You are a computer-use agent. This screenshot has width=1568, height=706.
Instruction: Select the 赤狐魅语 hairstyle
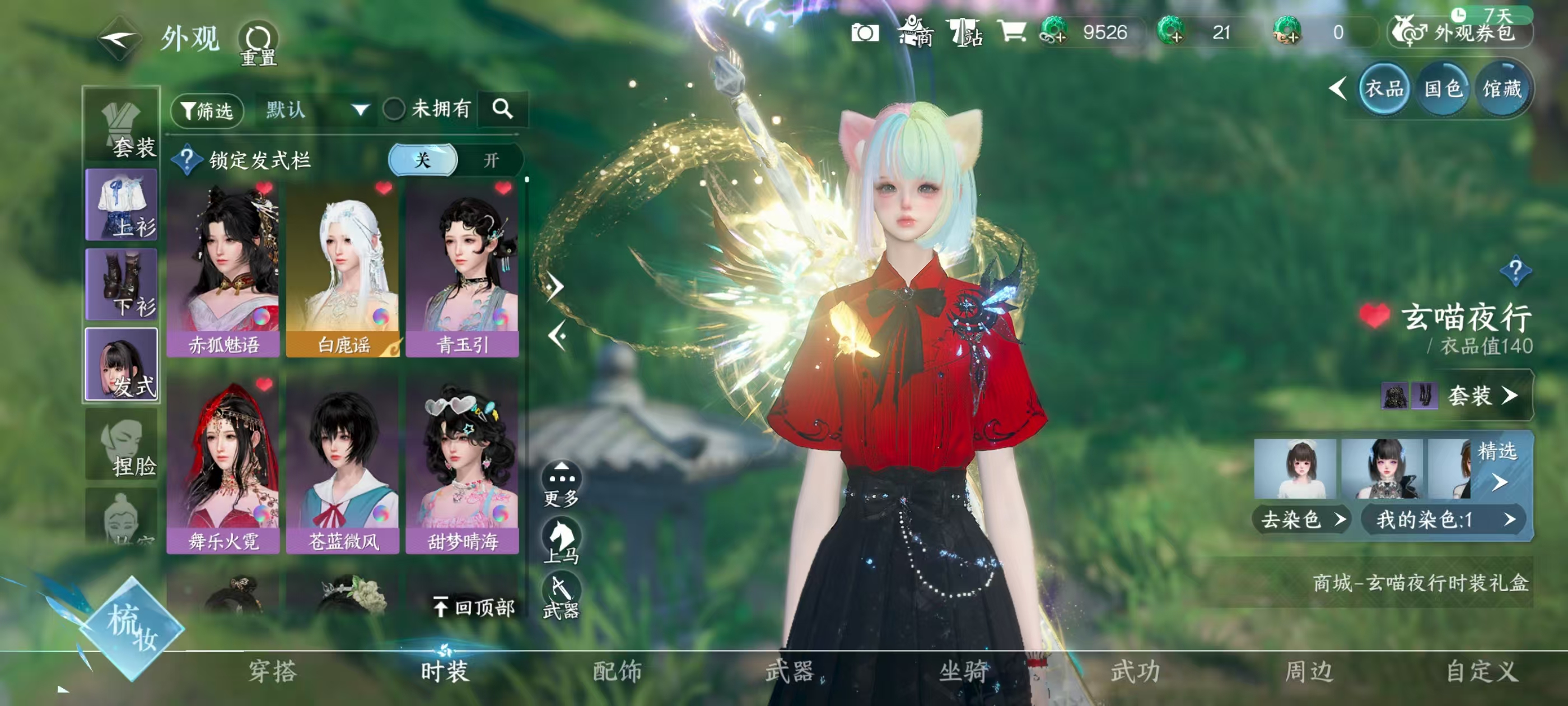(223, 268)
